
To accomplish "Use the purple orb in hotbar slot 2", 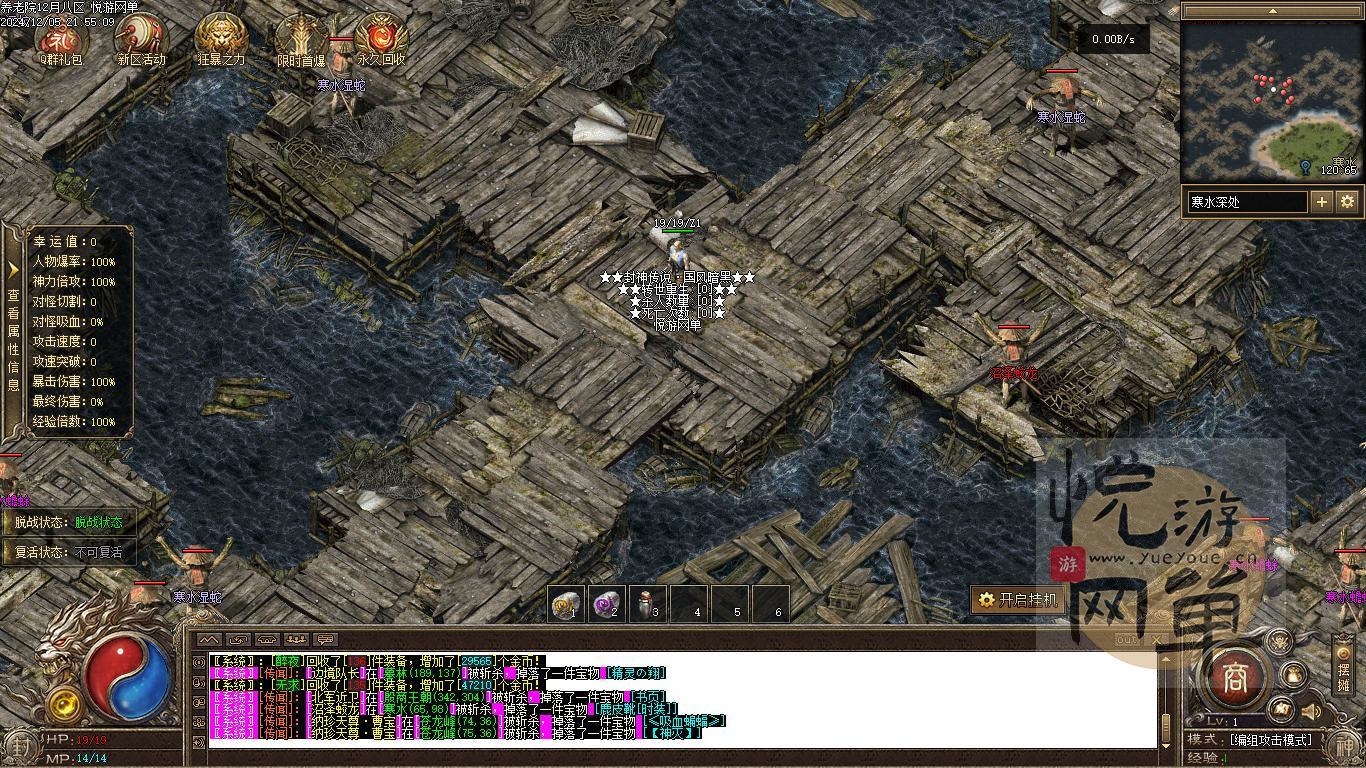I will pos(607,604).
